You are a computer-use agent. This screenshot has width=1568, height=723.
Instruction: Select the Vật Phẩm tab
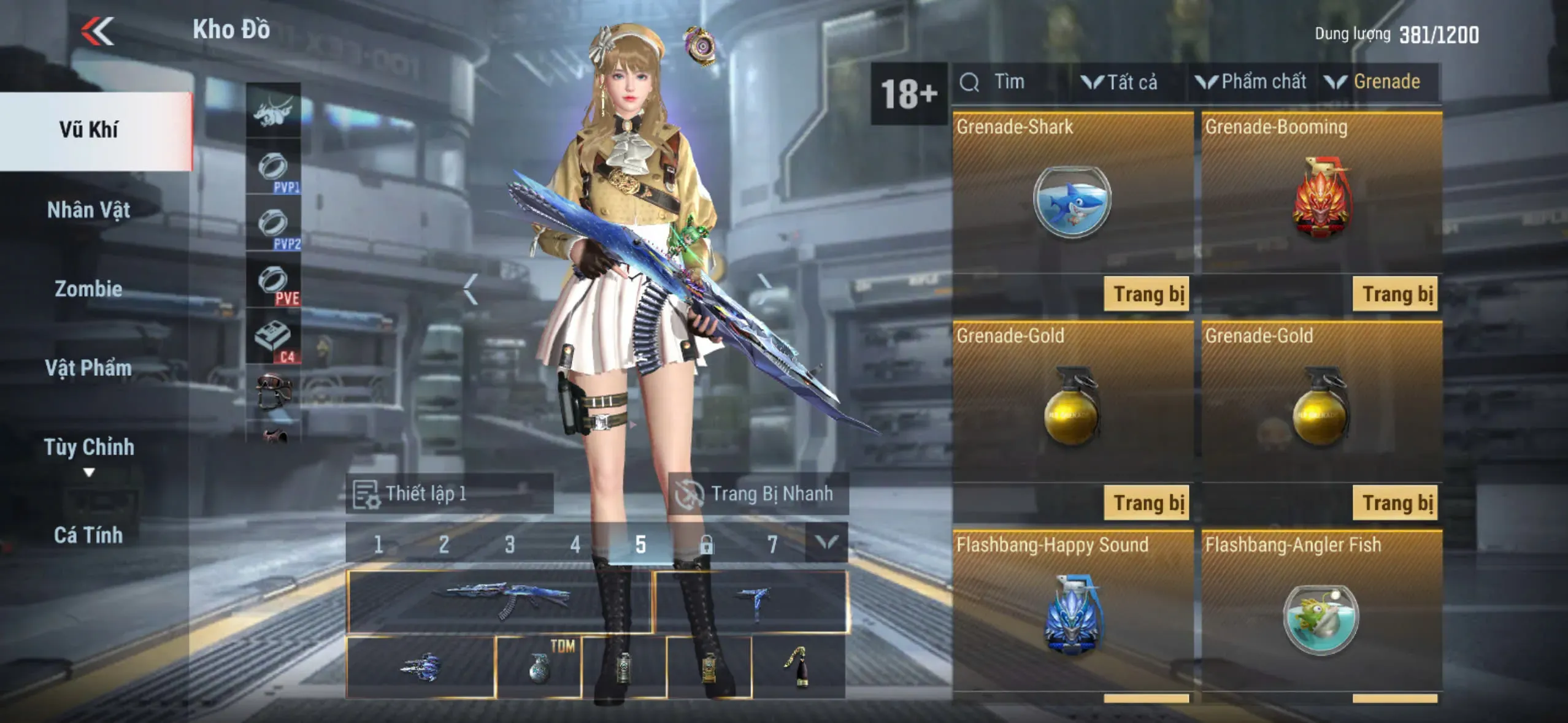click(89, 368)
